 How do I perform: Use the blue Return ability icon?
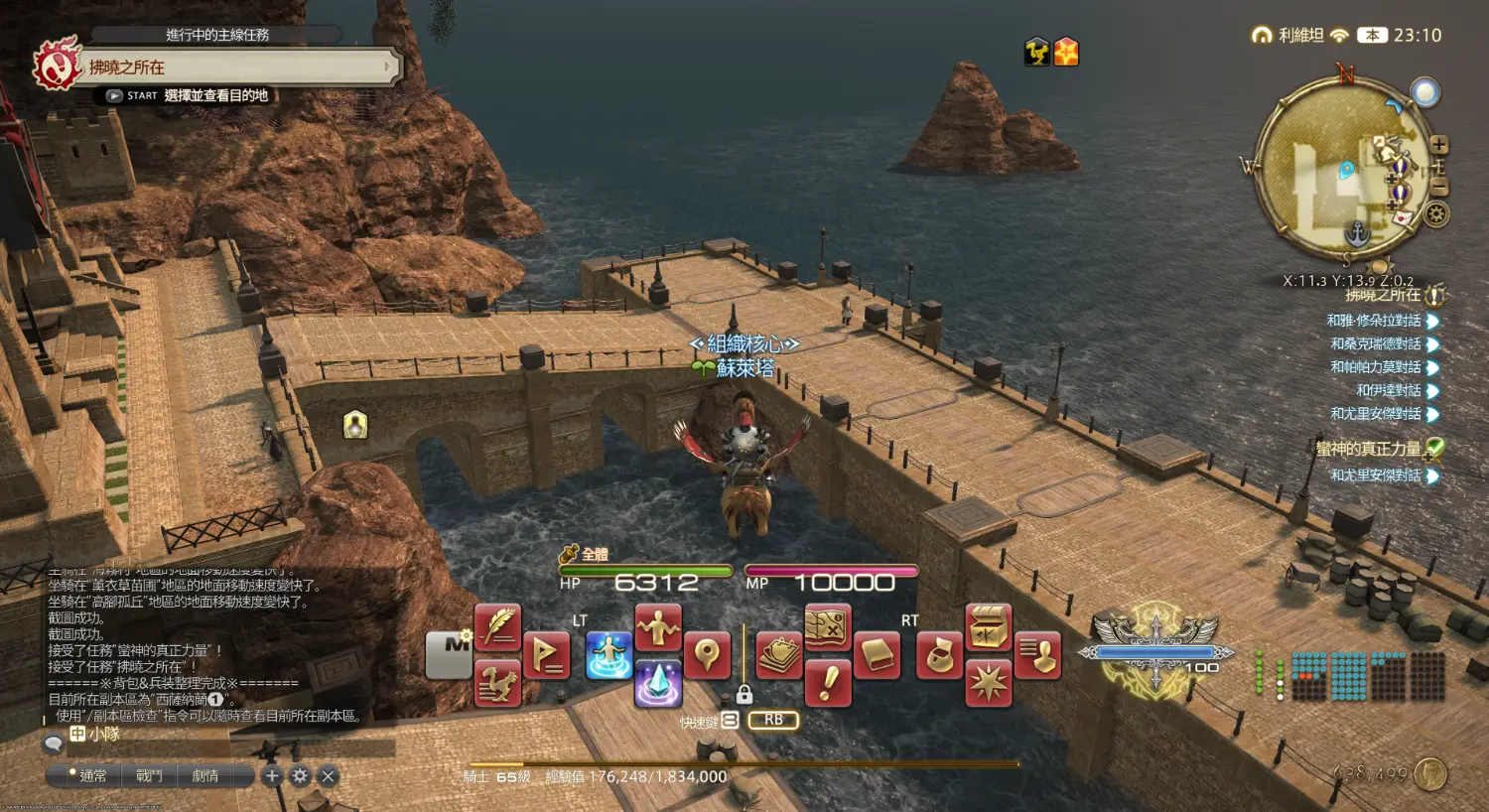point(609,656)
